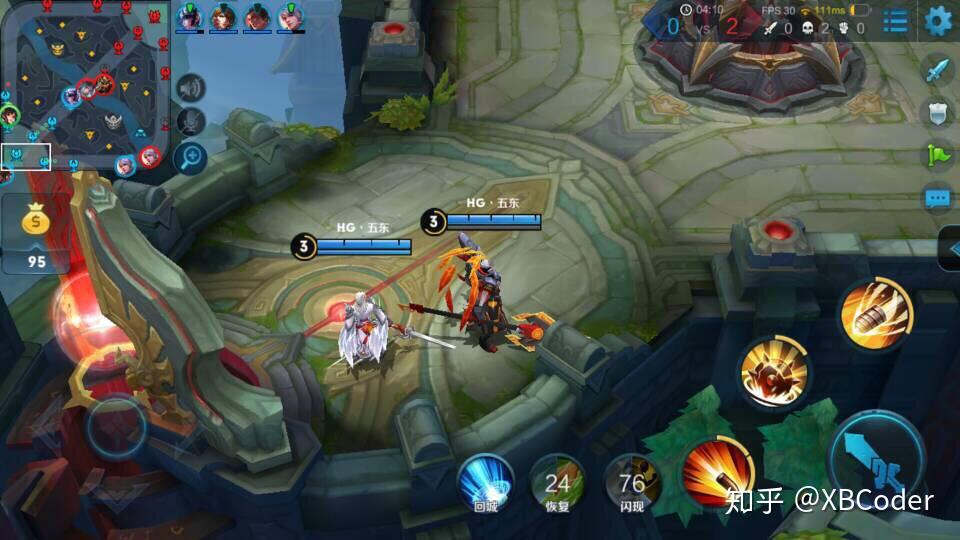Activate the spiked saw blade skill
The height and width of the screenshot is (540, 960).
point(775,373)
